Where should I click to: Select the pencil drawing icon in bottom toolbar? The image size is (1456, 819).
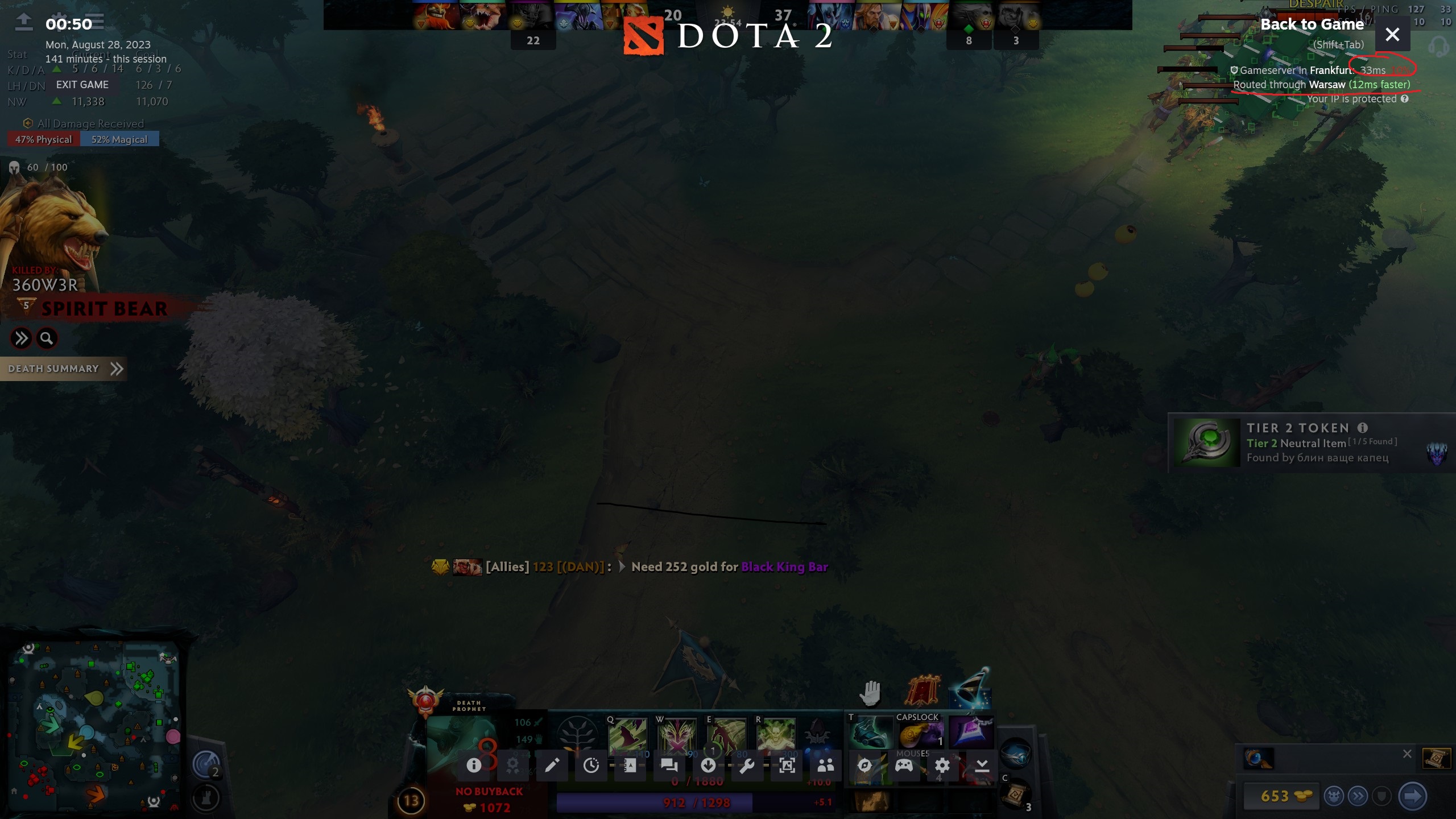pyautogui.click(x=552, y=765)
